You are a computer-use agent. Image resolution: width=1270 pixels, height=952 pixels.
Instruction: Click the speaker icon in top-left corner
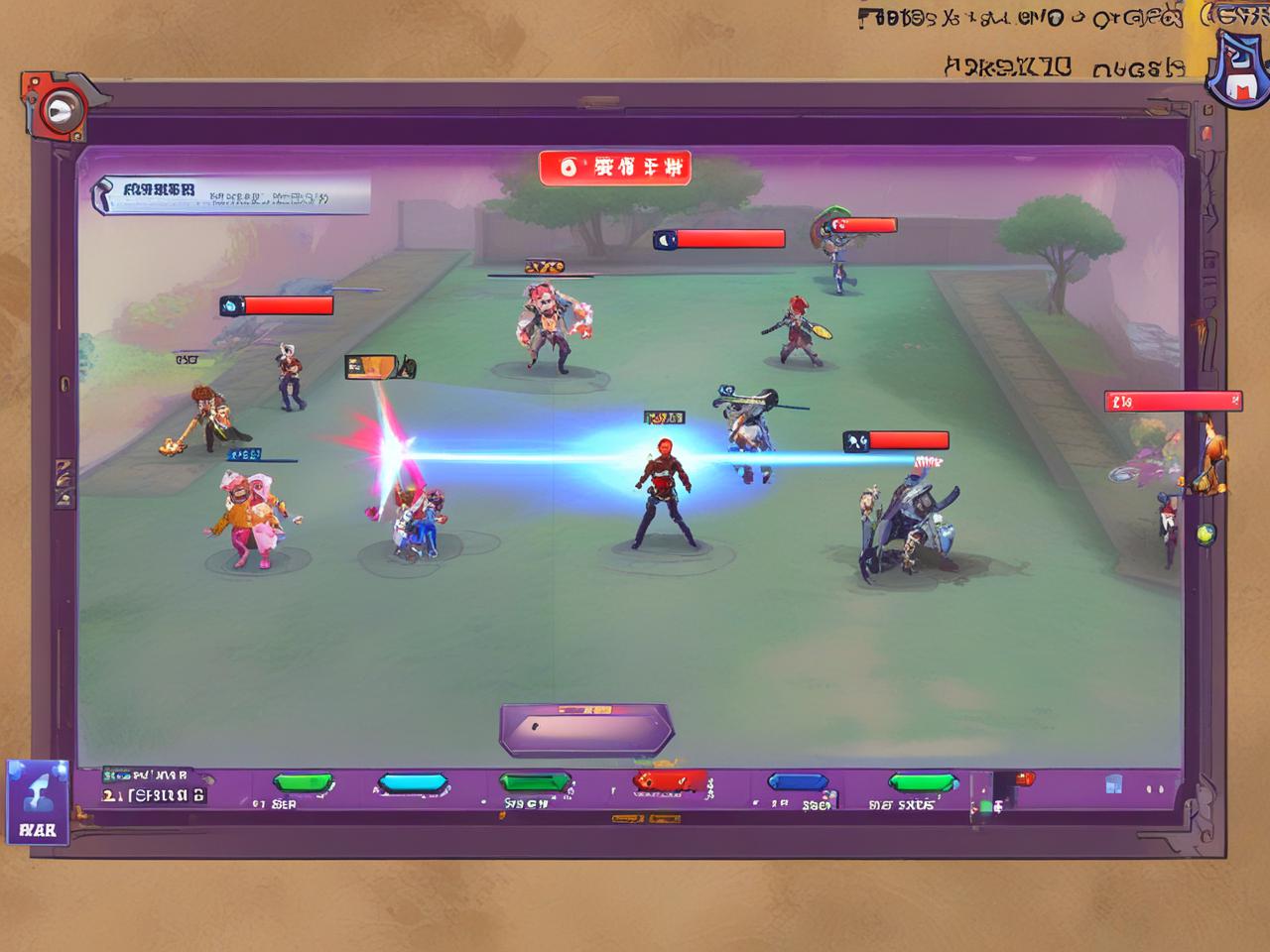coord(62,109)
